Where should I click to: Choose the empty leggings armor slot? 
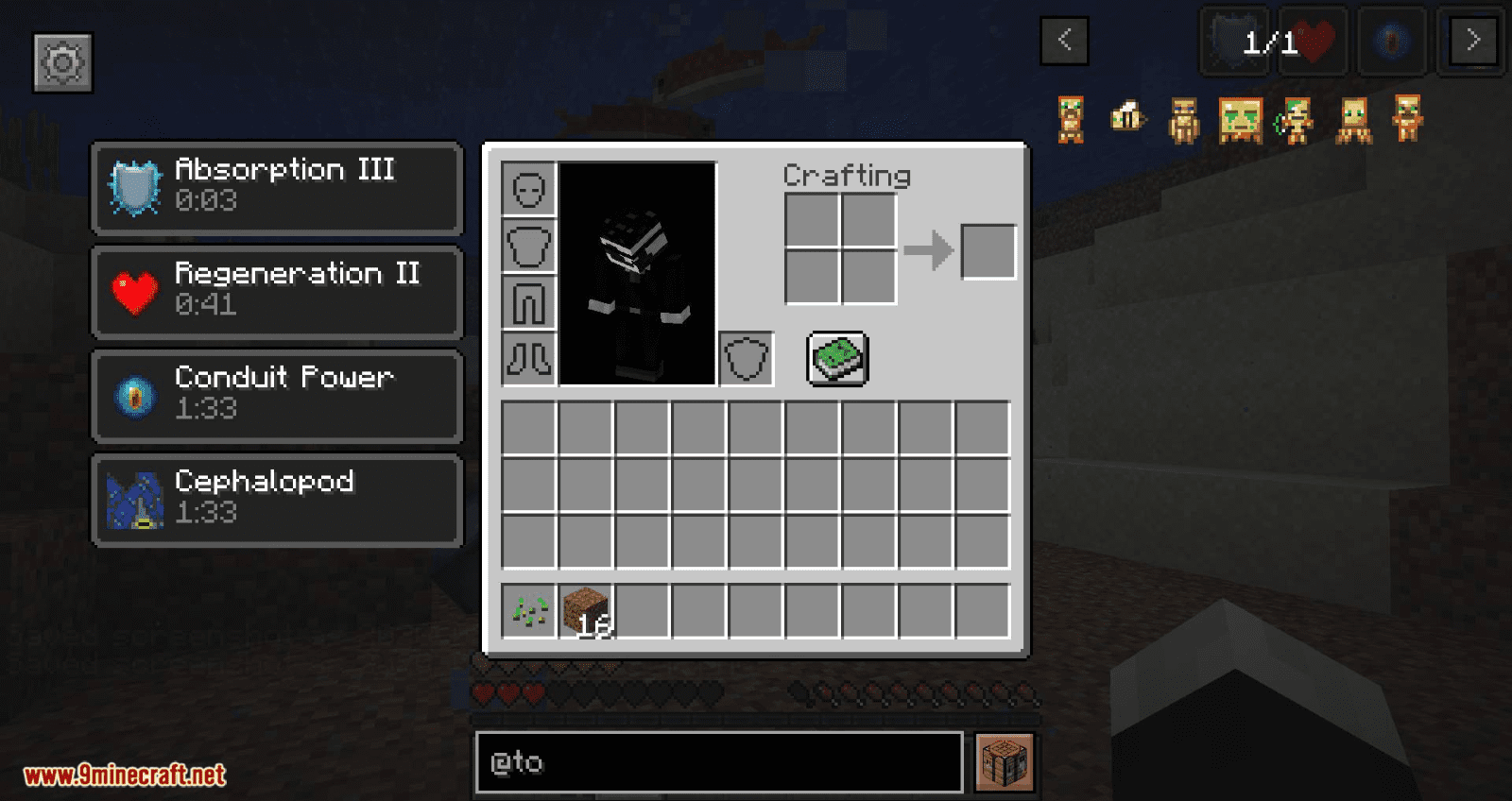tap(529, 303)
